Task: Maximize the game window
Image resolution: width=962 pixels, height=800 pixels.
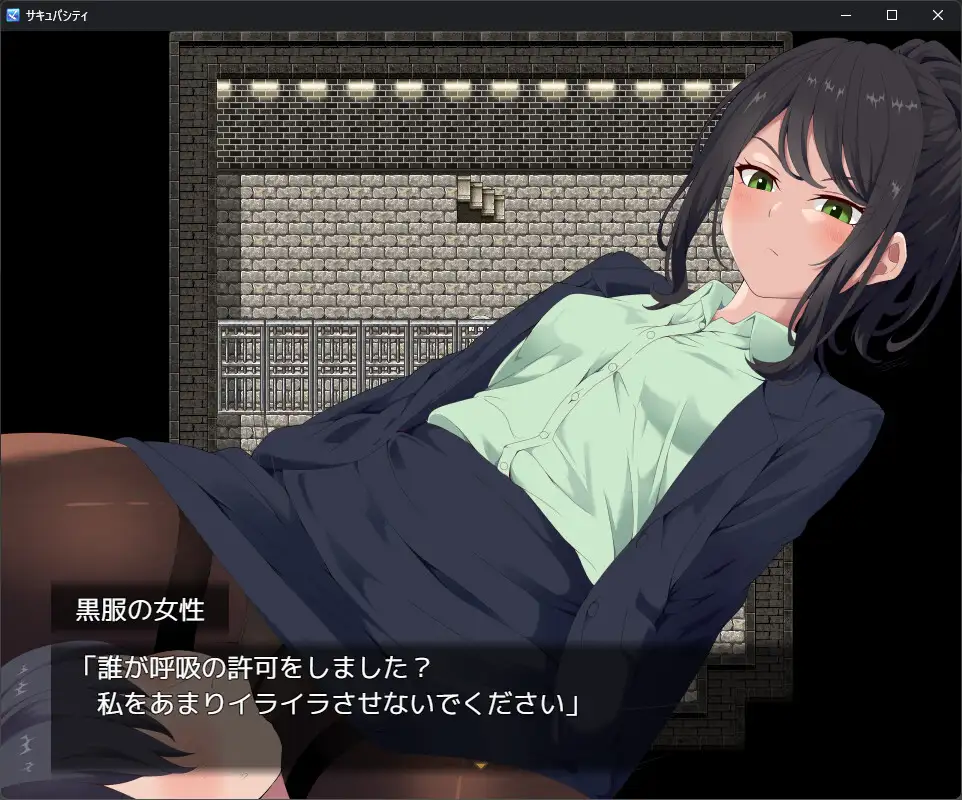Action: pyautogui.click(x=891, y=15)
